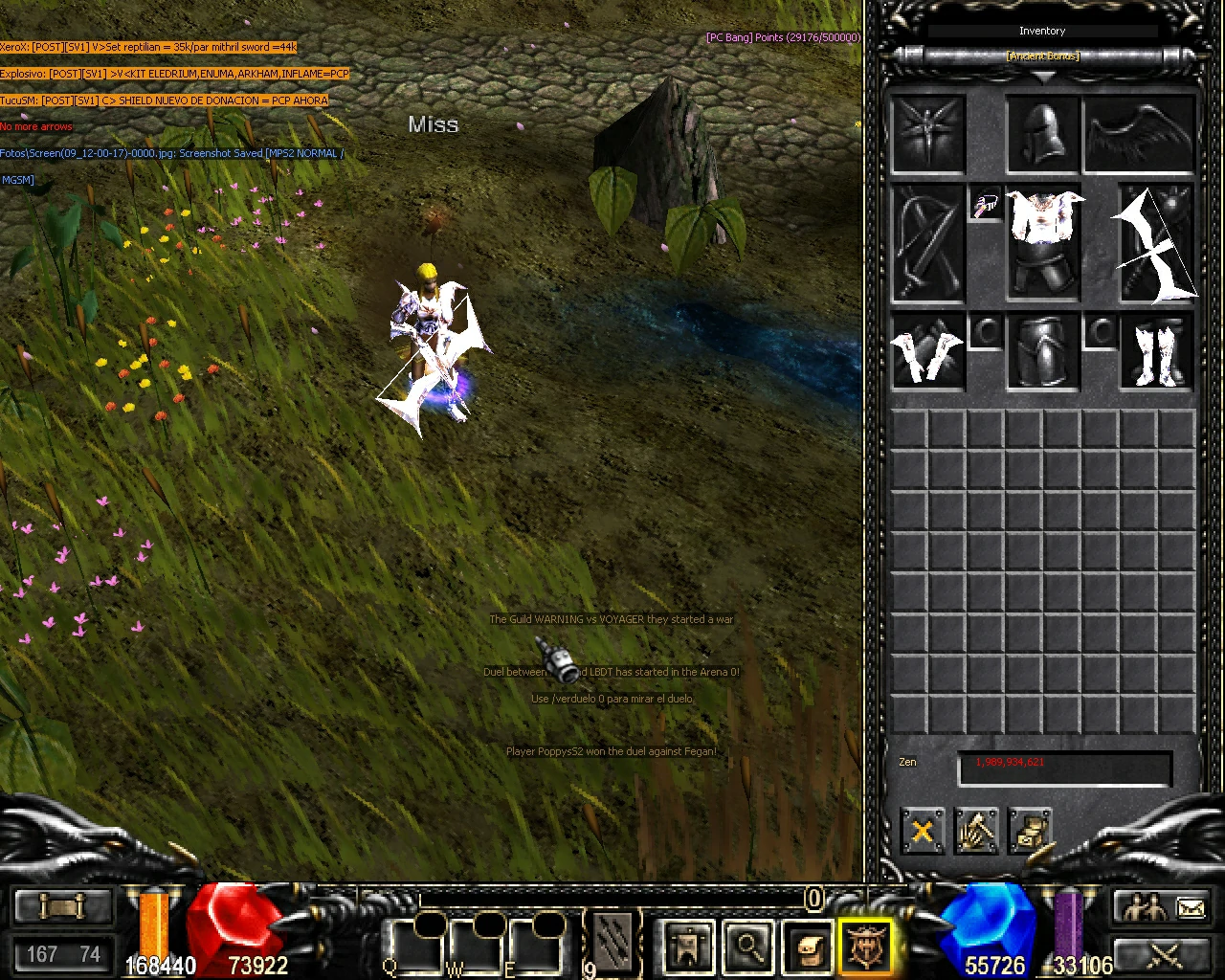Open the personal store chest icon
Image resolution: width=1225 pixels, height=980 pixels.
coord(1031,831)
